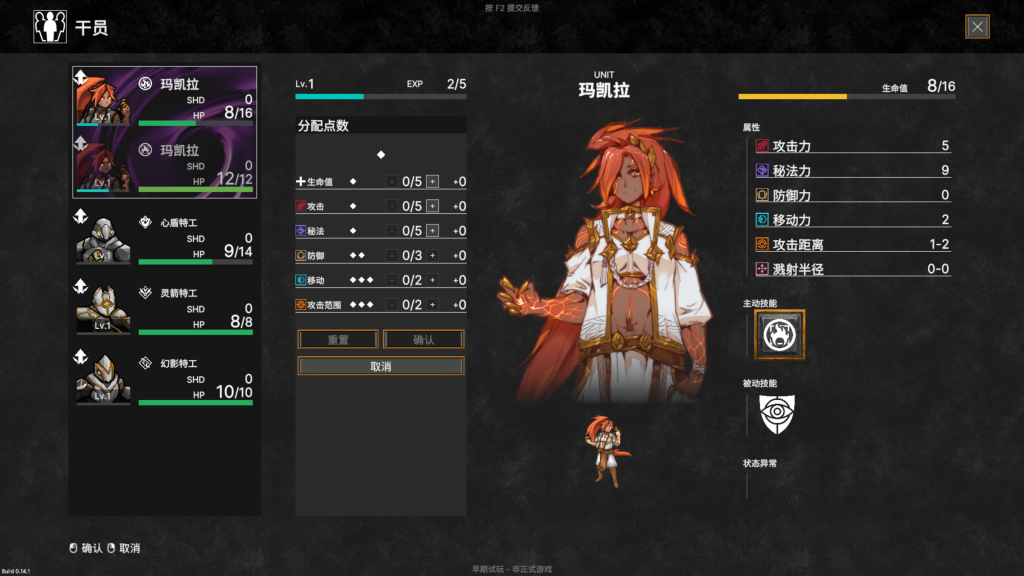
Task: Close the operatives screen with the X
Action: 977,27
